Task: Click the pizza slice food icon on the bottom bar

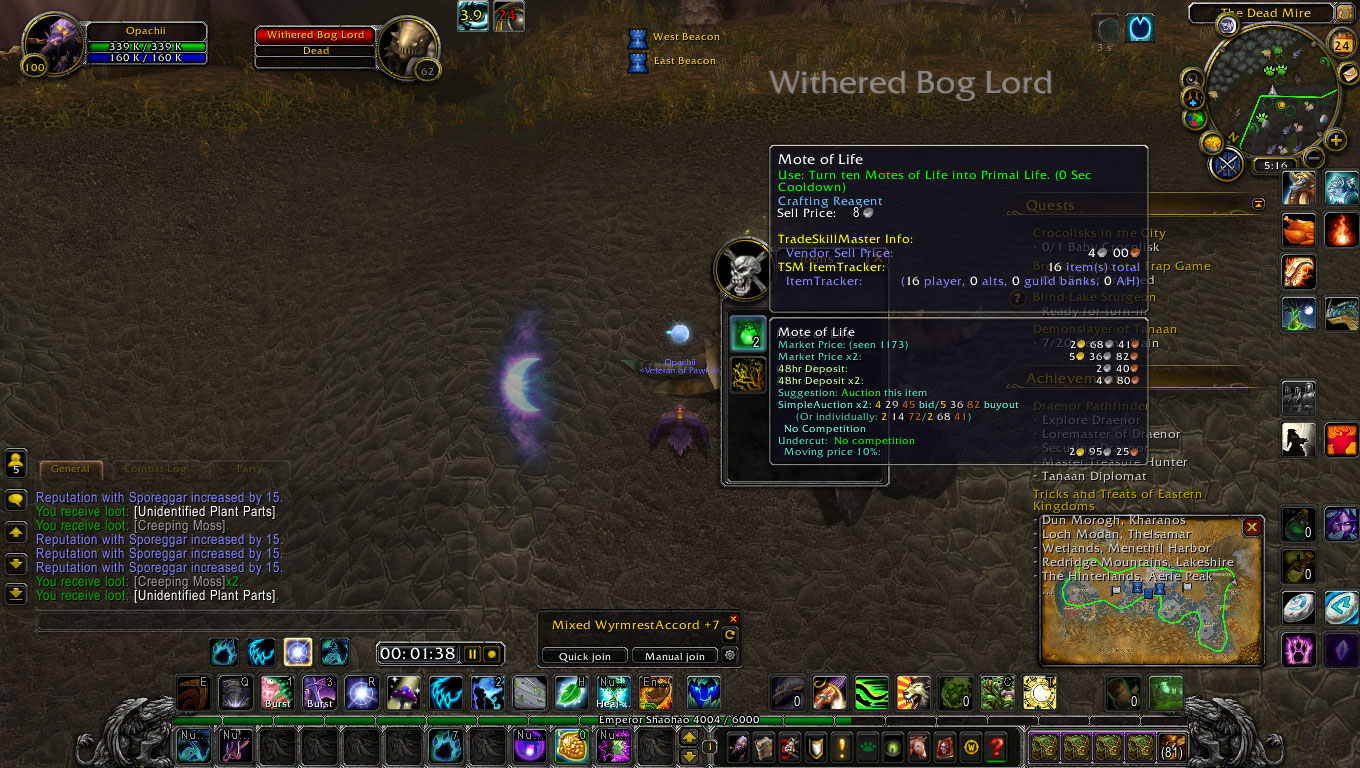Action: click(570, 745)
